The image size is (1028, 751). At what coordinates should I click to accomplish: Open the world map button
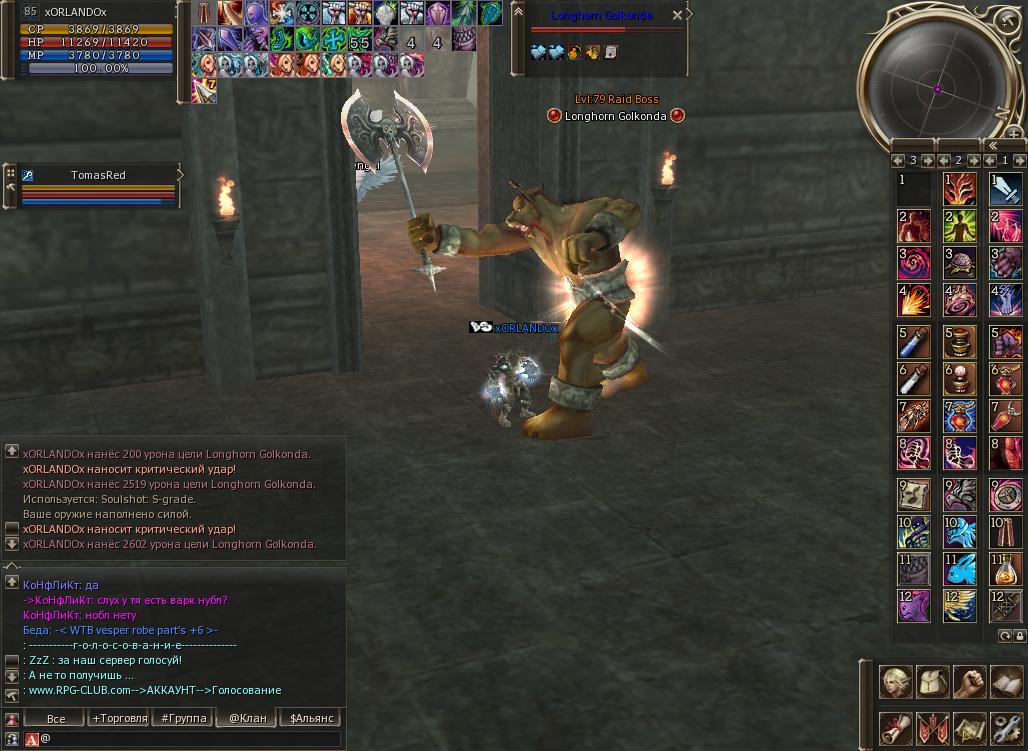coord(970,729)
